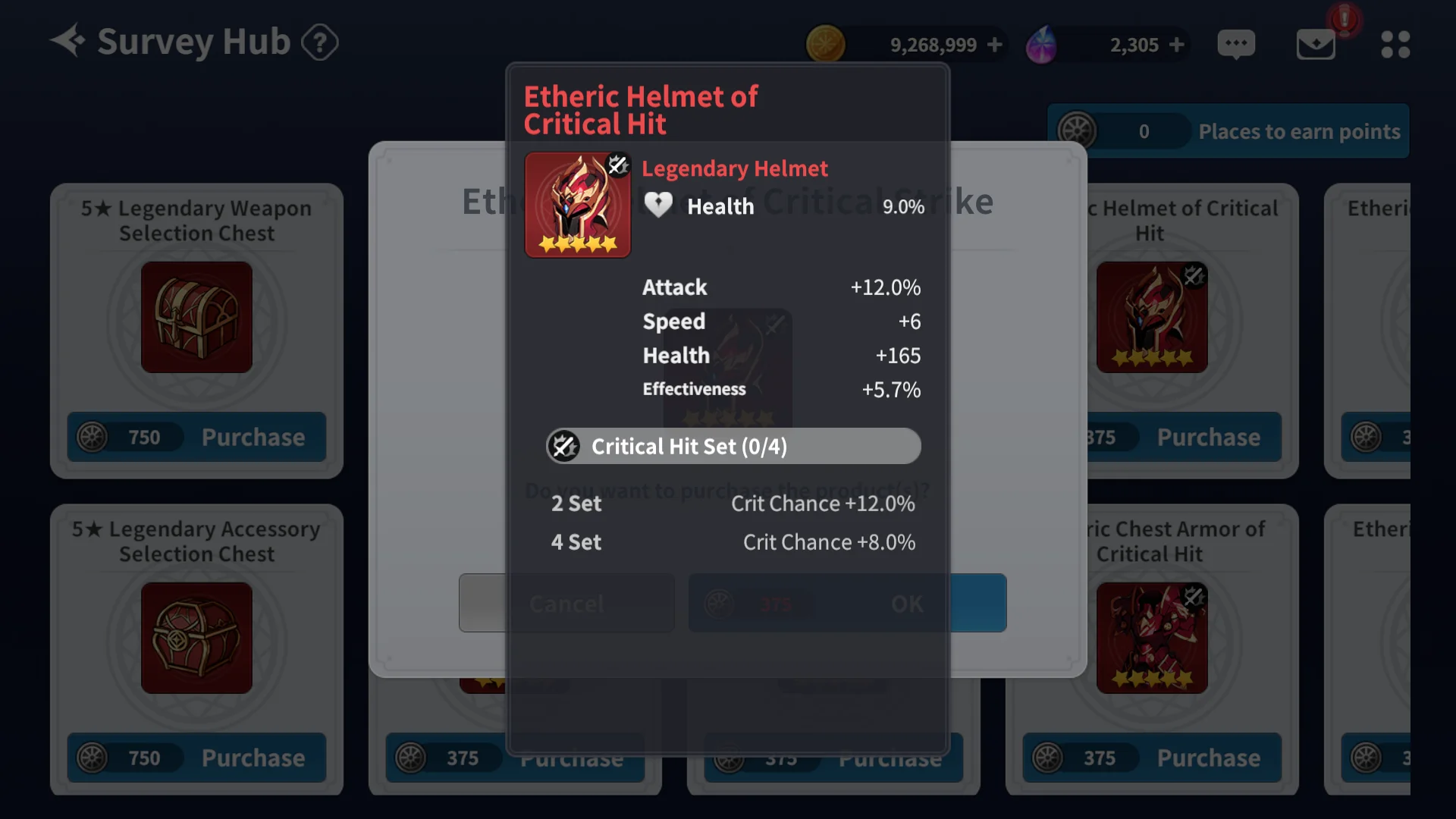Purchase the Chest Armor of Critical Hit
This screenshot has width=1456, height=819.
tap(1208, 758)
